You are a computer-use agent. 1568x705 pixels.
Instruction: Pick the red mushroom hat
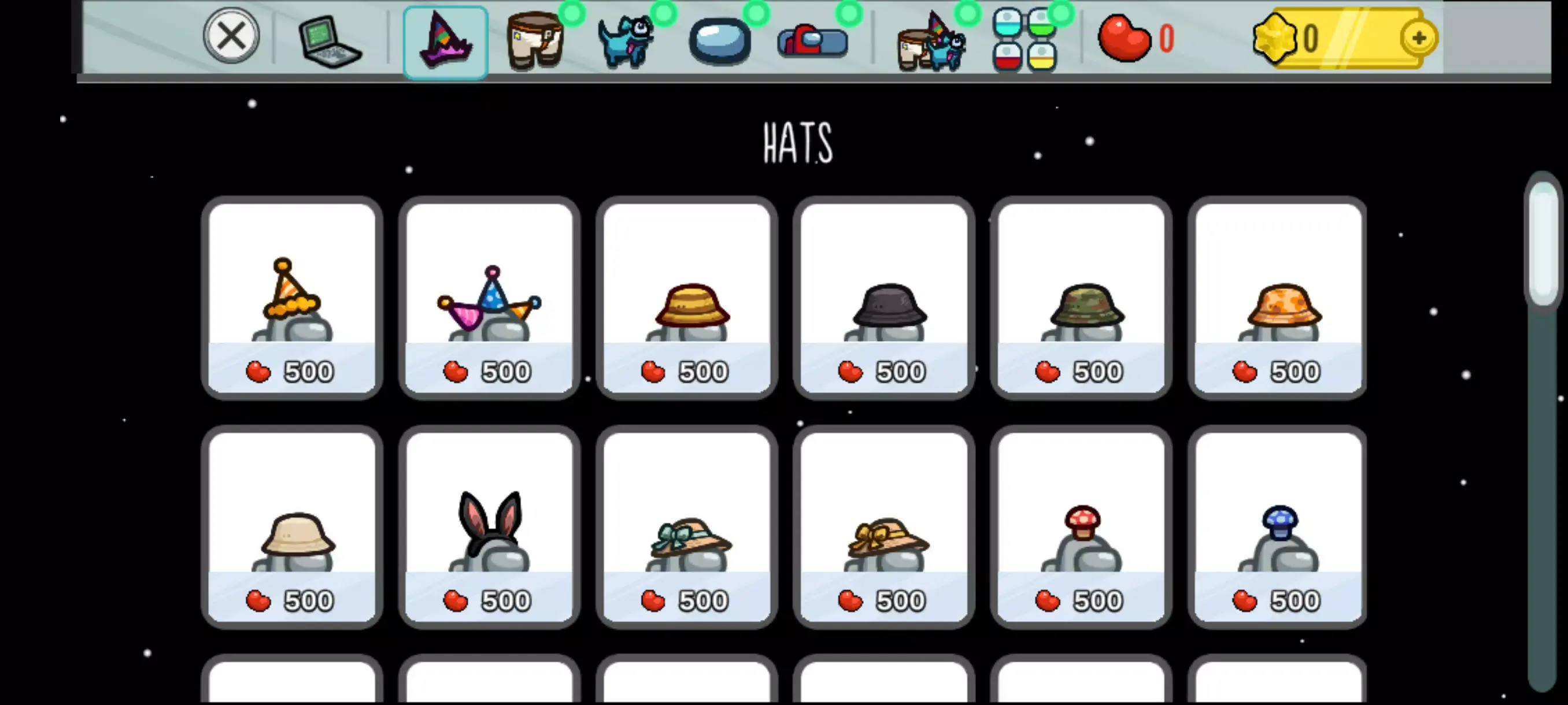point(1081,527)
